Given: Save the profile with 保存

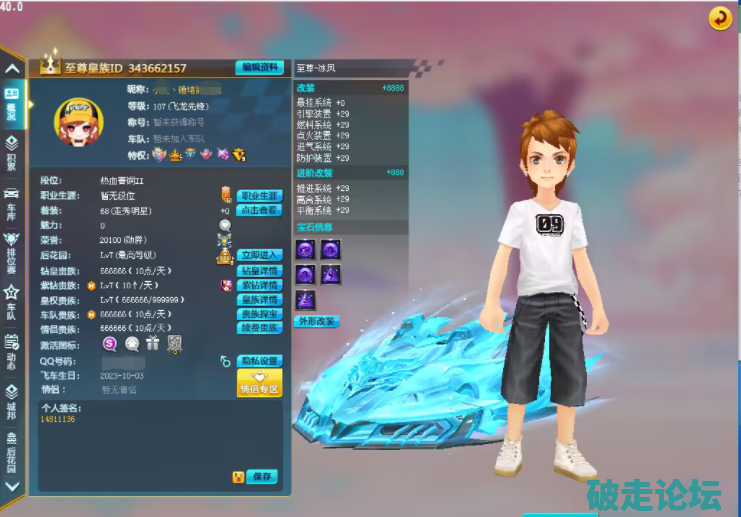Looking at the screenshot, I should 263,477.
